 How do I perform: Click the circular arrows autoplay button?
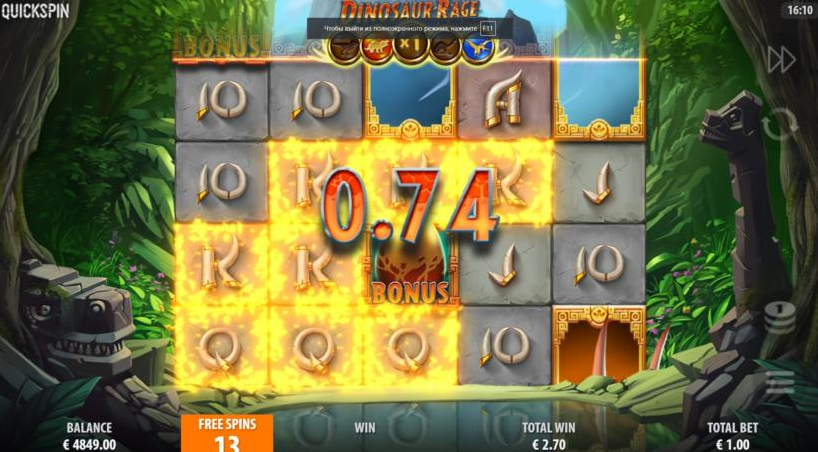[x=780, y=125]
